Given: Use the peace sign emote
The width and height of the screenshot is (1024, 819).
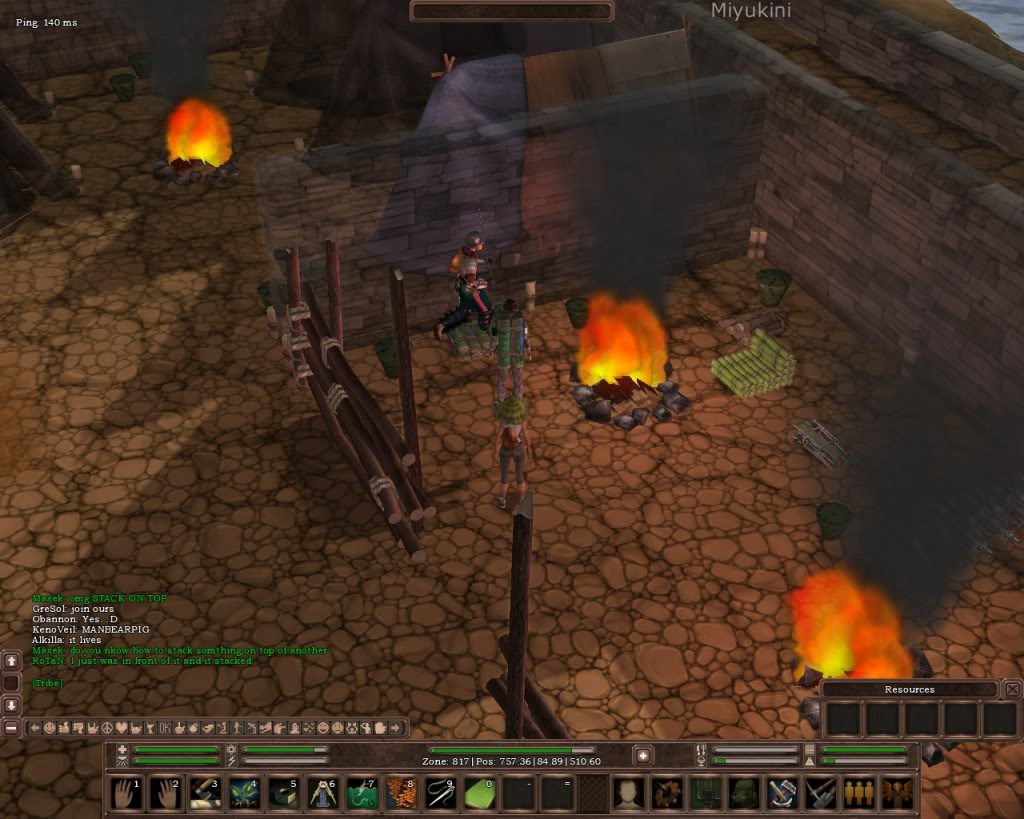Looking at the screenshot, I should tap(107, 728).
